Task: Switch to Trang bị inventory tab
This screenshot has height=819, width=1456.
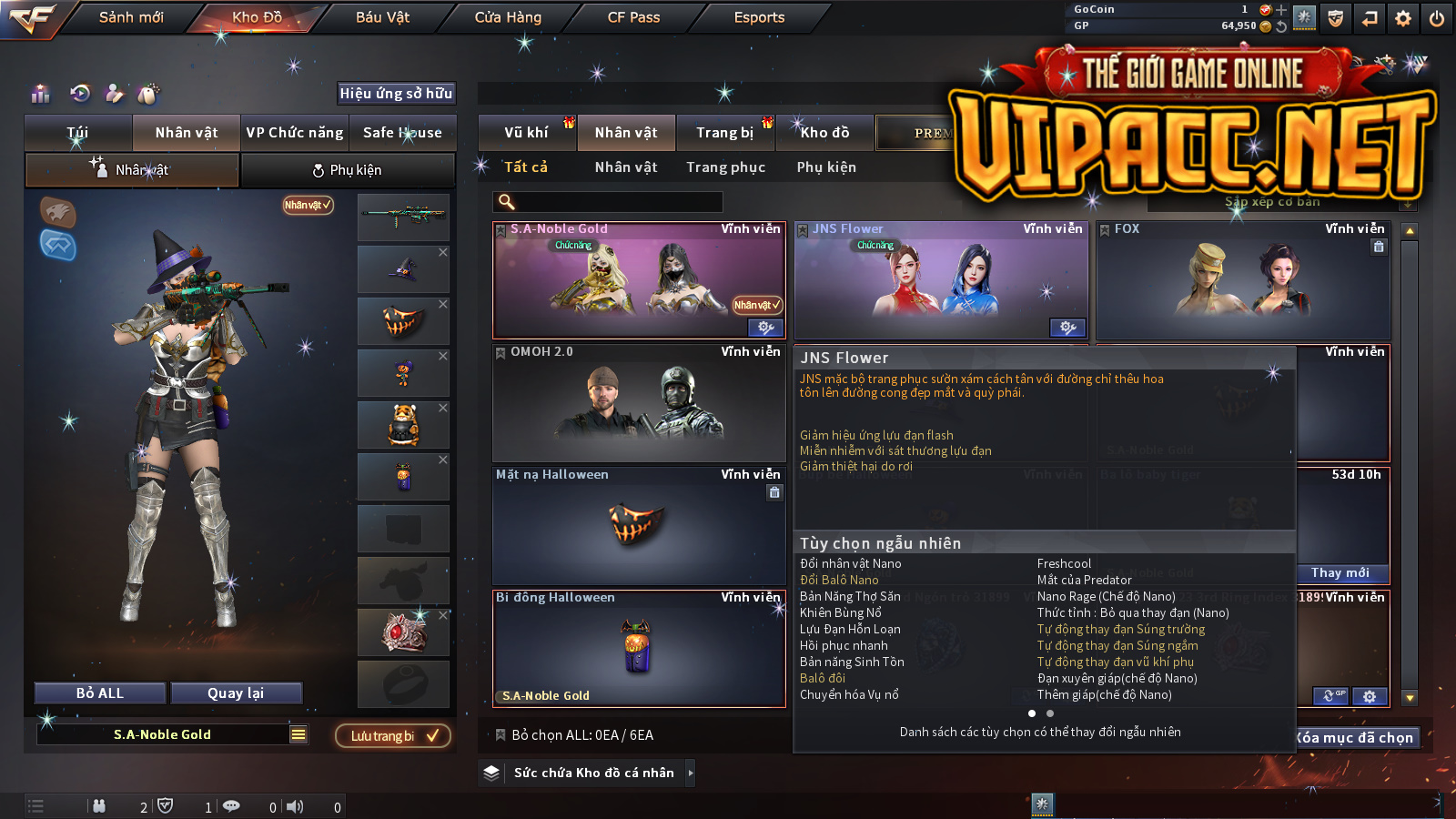Action: (x=724, y=133)
